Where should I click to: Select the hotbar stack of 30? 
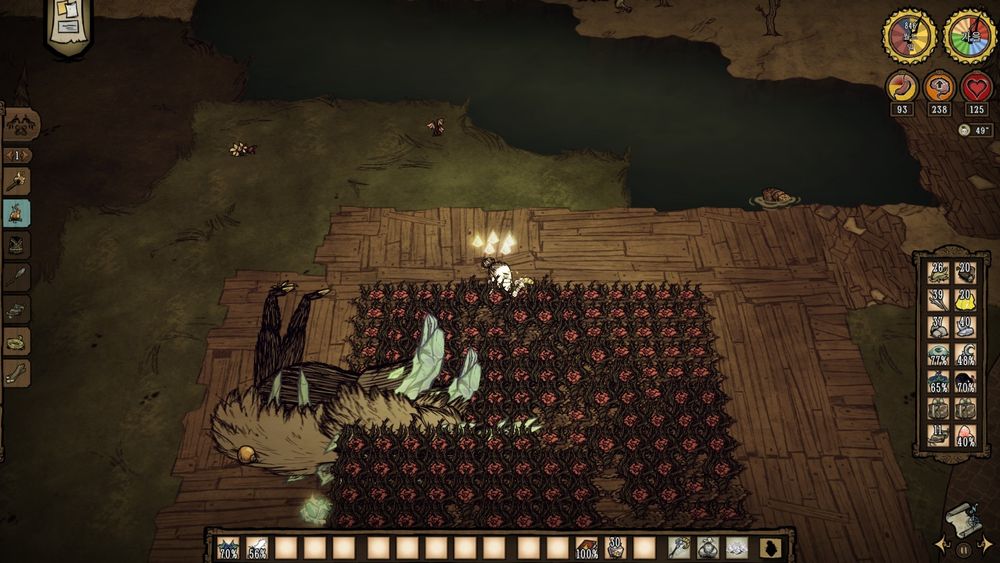pos(616,548)
